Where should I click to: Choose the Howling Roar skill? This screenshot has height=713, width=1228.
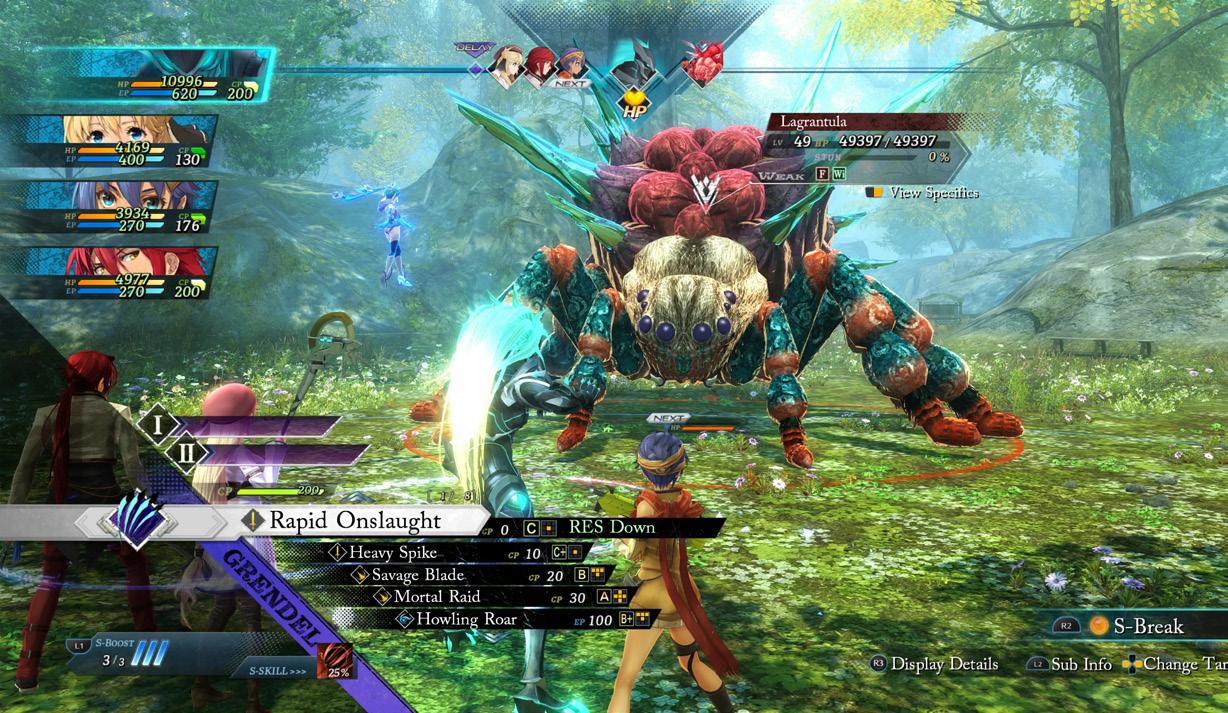[466, 620]
